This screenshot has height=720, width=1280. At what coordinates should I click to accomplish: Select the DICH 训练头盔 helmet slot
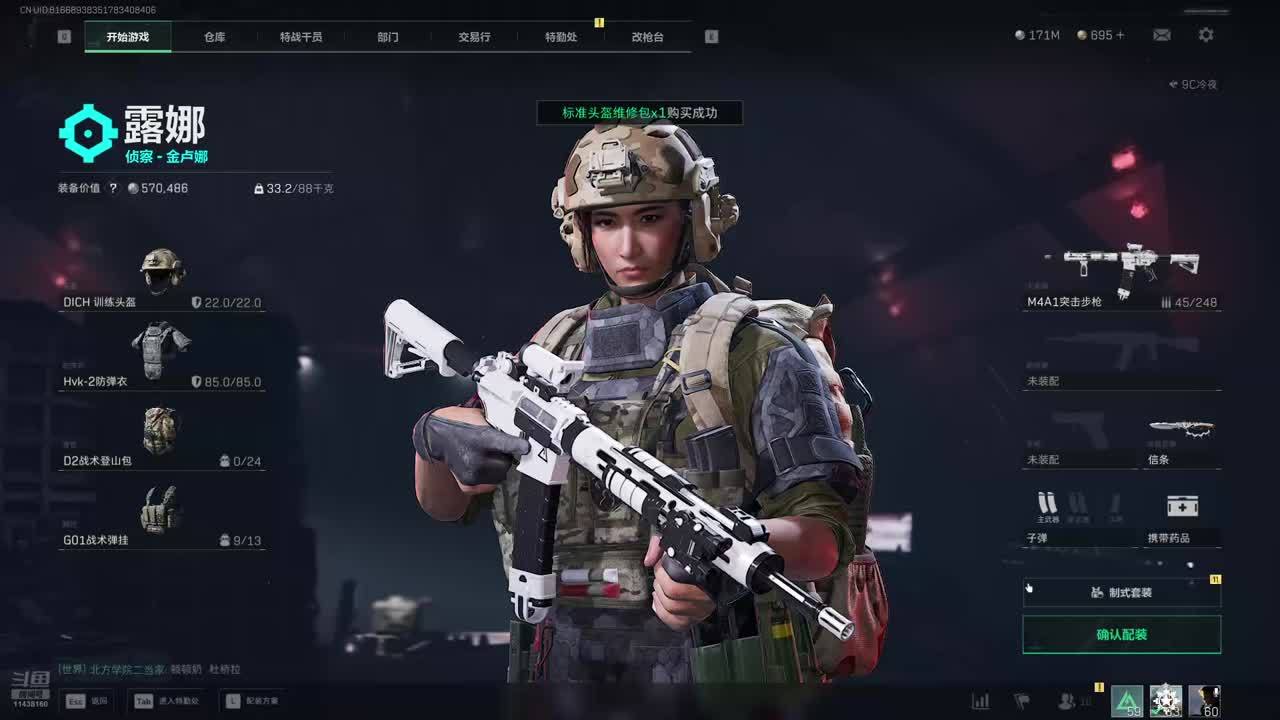click(162, 279)
